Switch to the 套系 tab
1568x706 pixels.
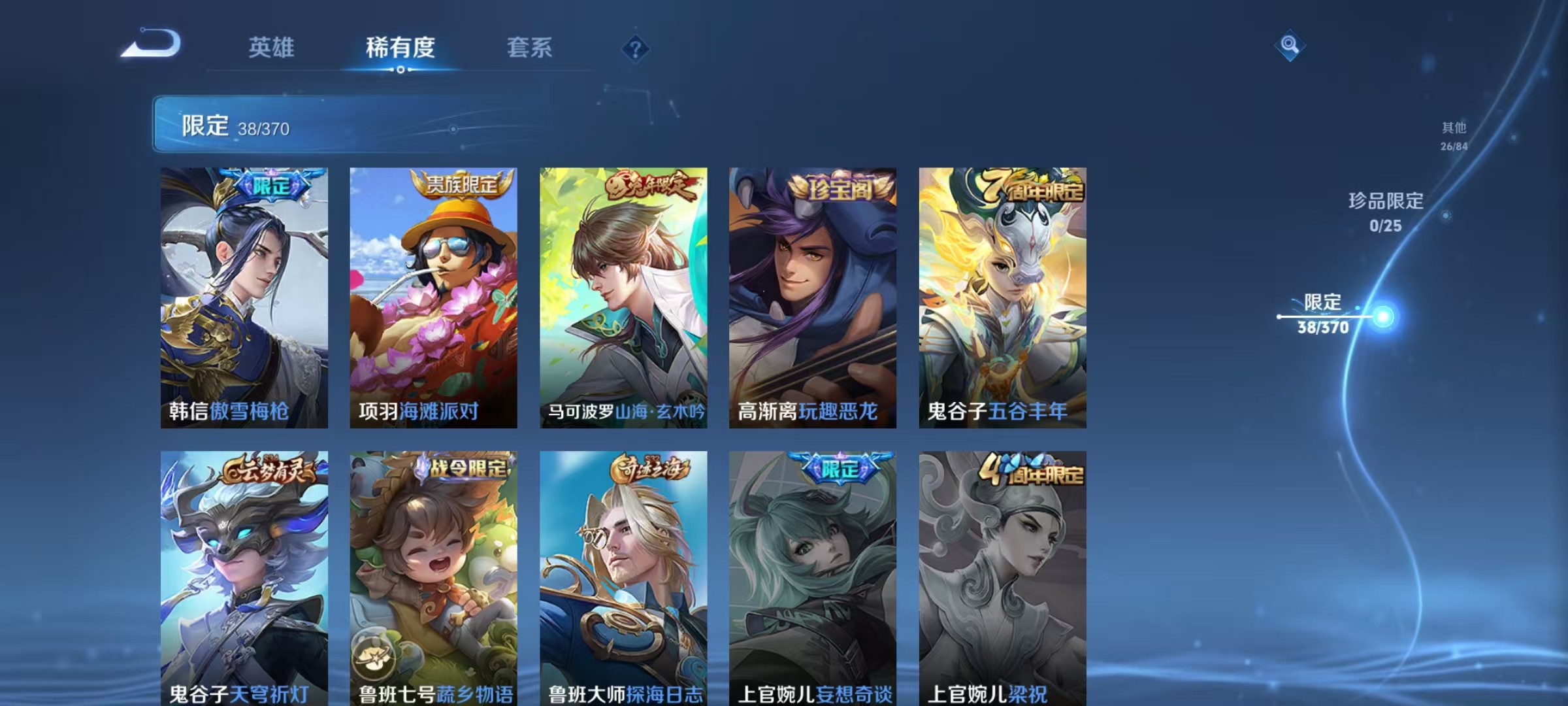pos(531,48)
